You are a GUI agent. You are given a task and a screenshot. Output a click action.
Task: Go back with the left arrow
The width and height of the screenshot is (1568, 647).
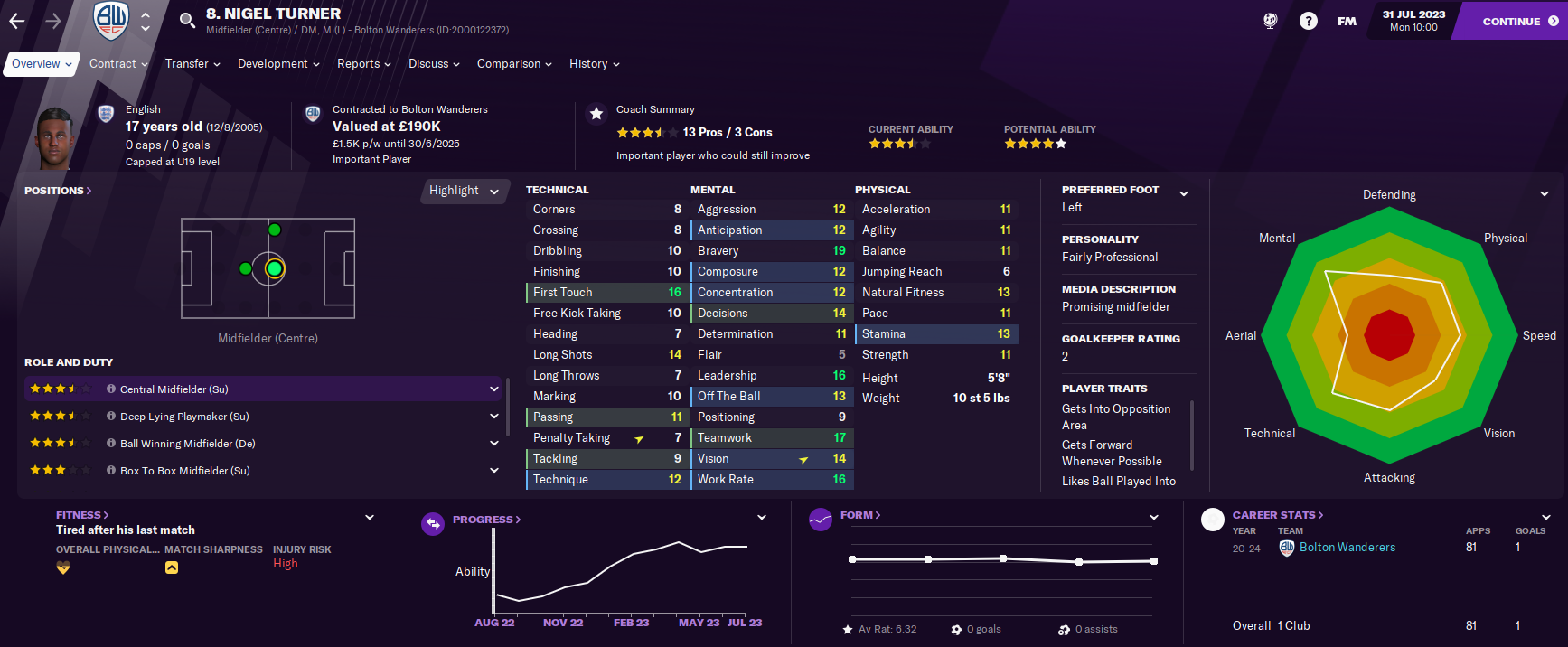coord(17,21)
